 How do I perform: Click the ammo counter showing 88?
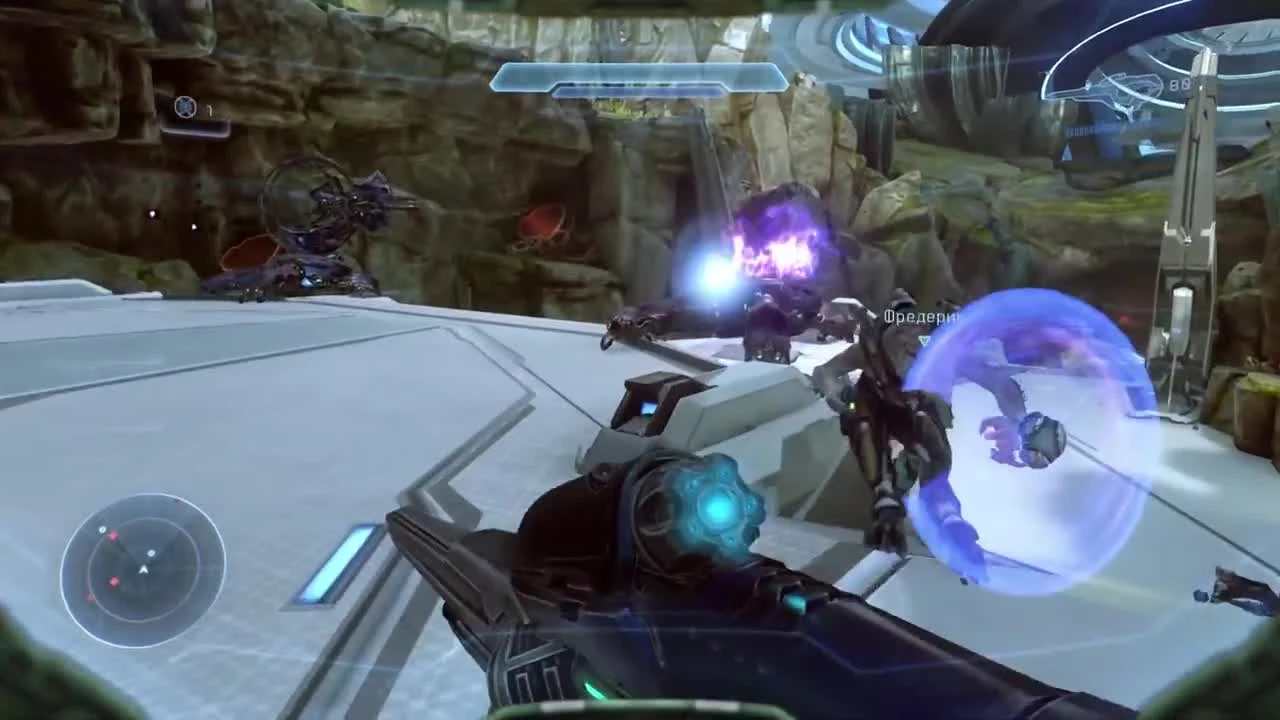point(1180,83)
